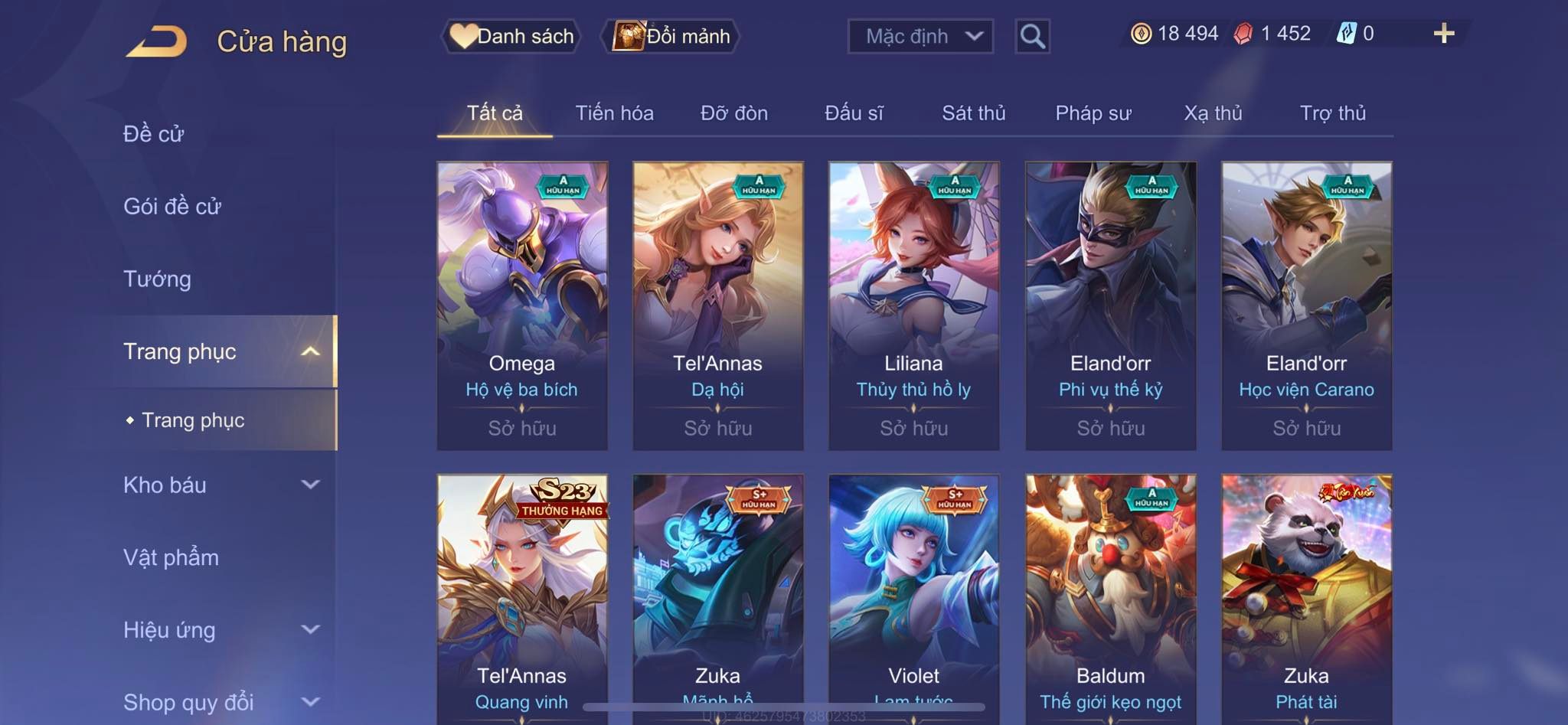
Task: Add currency with the plus button
Action: tap(1443, 34)
